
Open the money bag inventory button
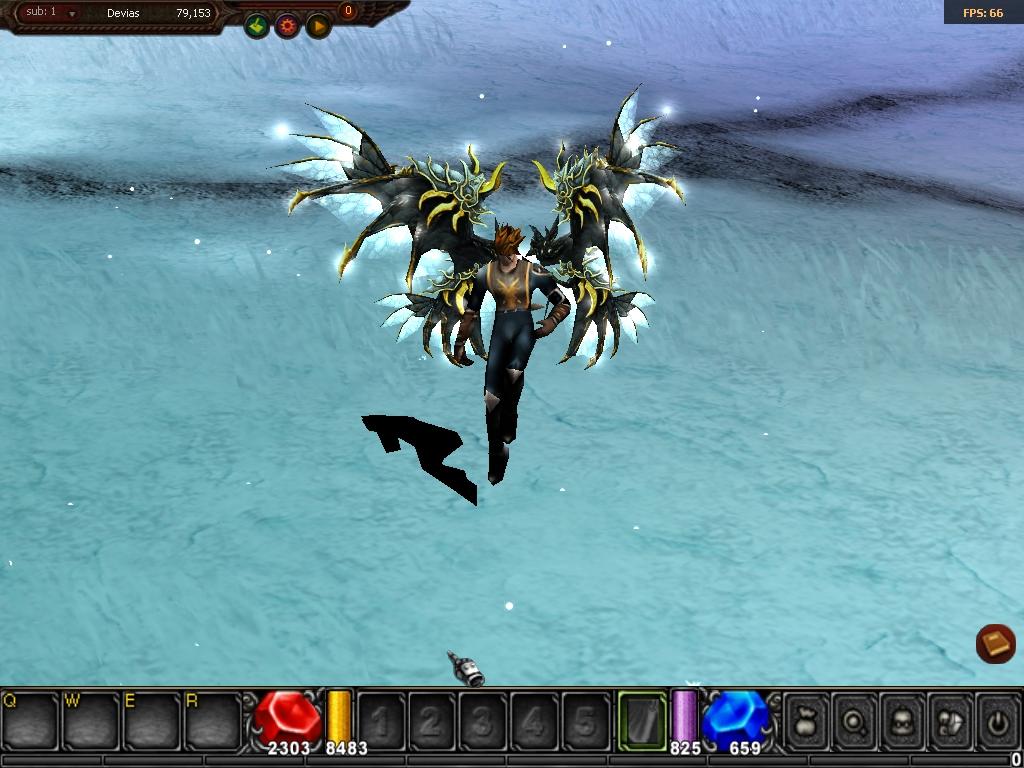pos(806,721)
